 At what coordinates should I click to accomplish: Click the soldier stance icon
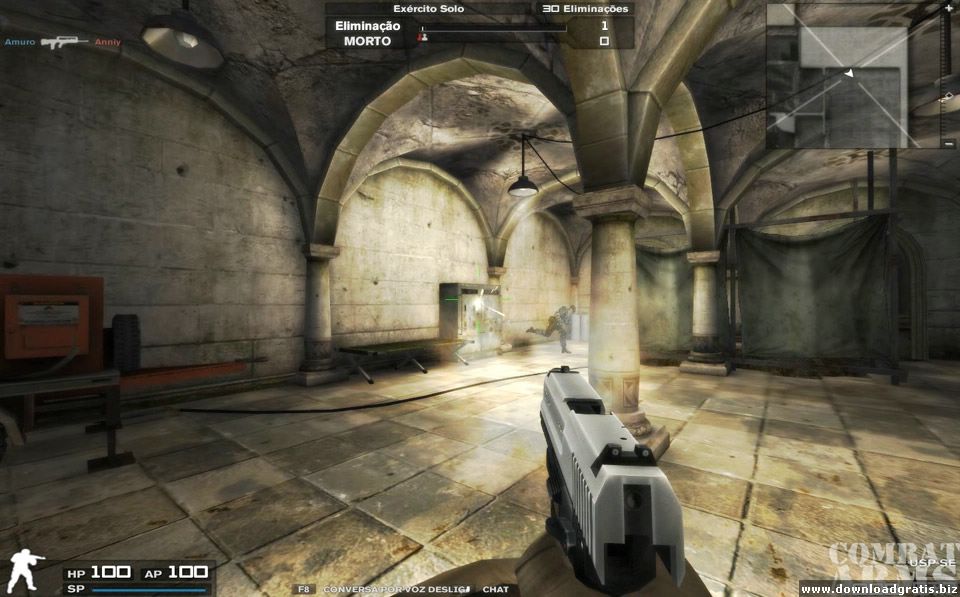pos(26,571)
